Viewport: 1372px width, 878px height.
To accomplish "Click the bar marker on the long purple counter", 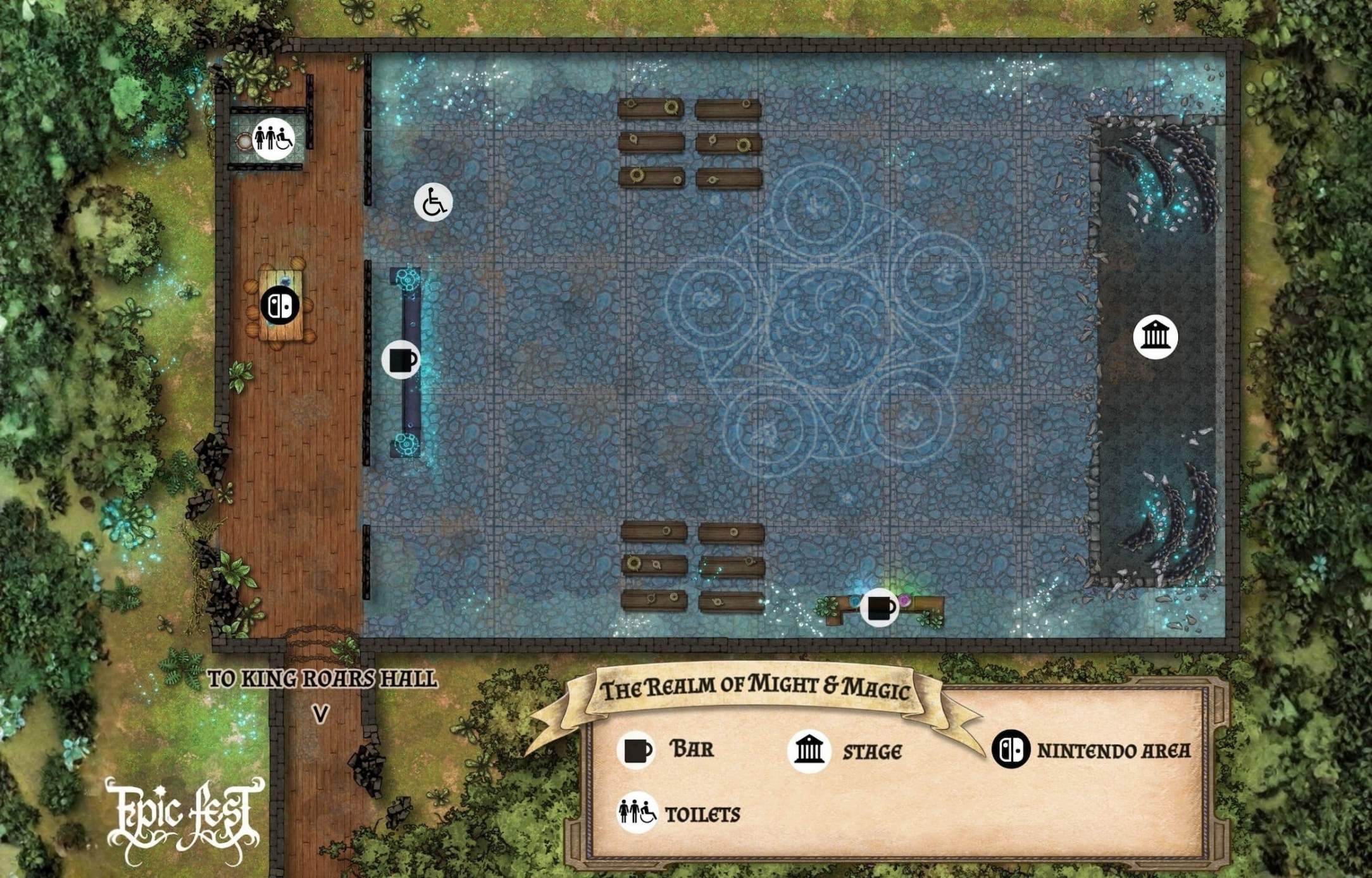I will [401, 360].
